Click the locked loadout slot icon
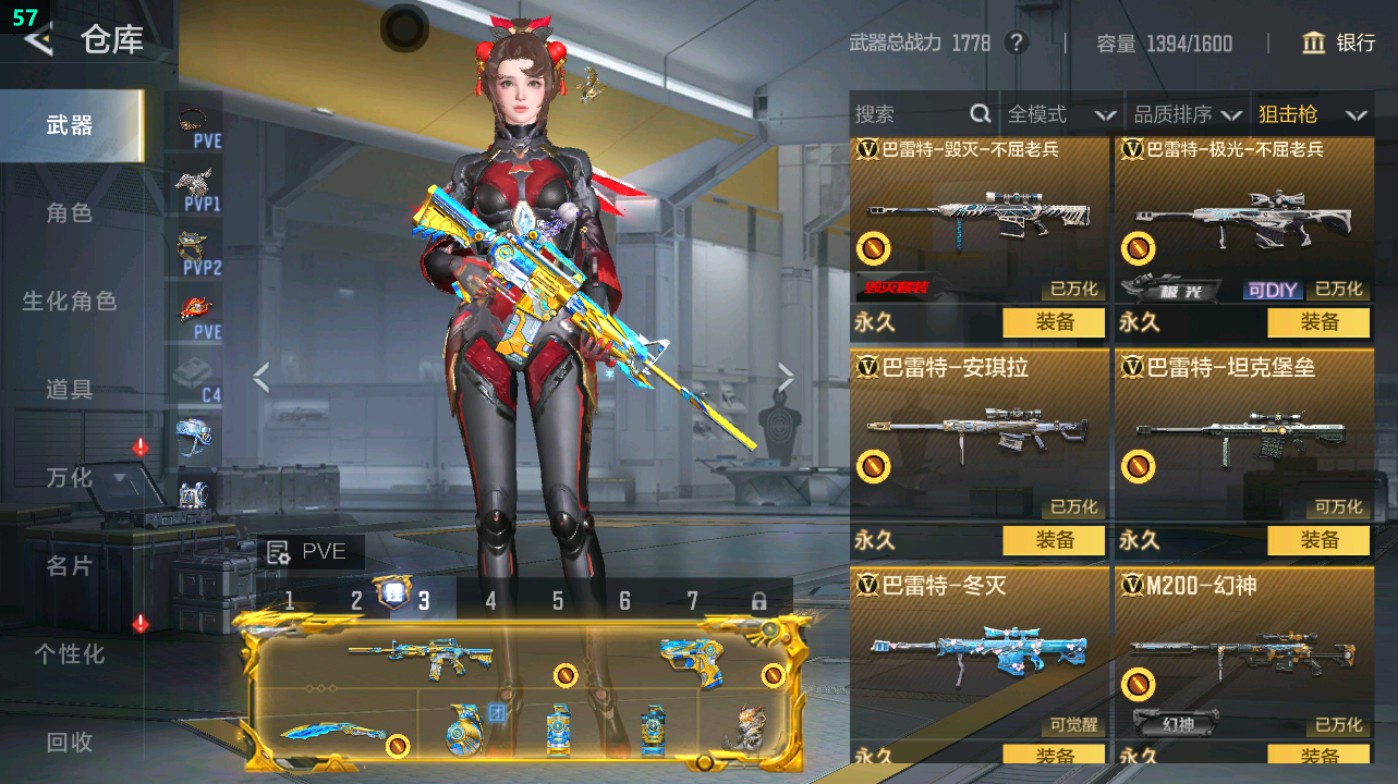This screenshot has height=784, width=1398. (x=762, y=603)
